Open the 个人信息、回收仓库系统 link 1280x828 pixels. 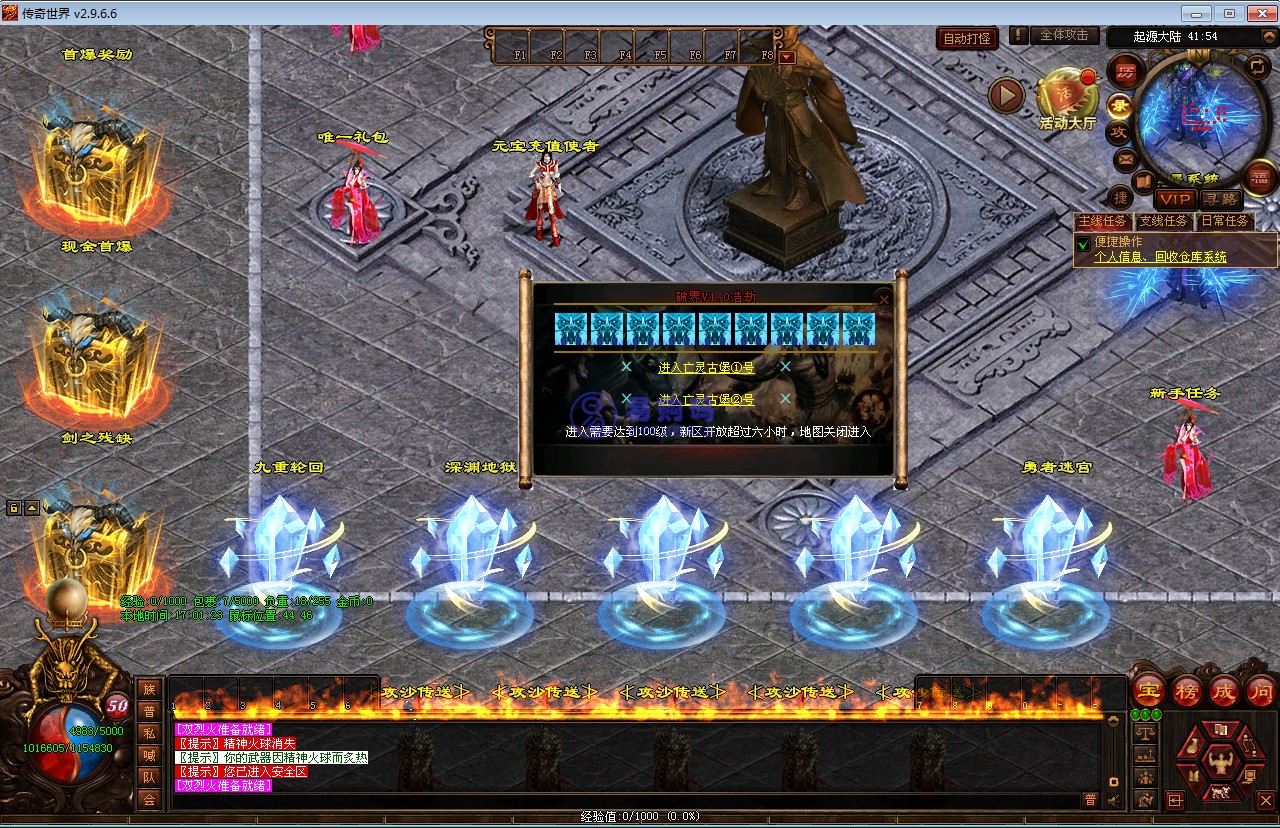pos(1160,257)
